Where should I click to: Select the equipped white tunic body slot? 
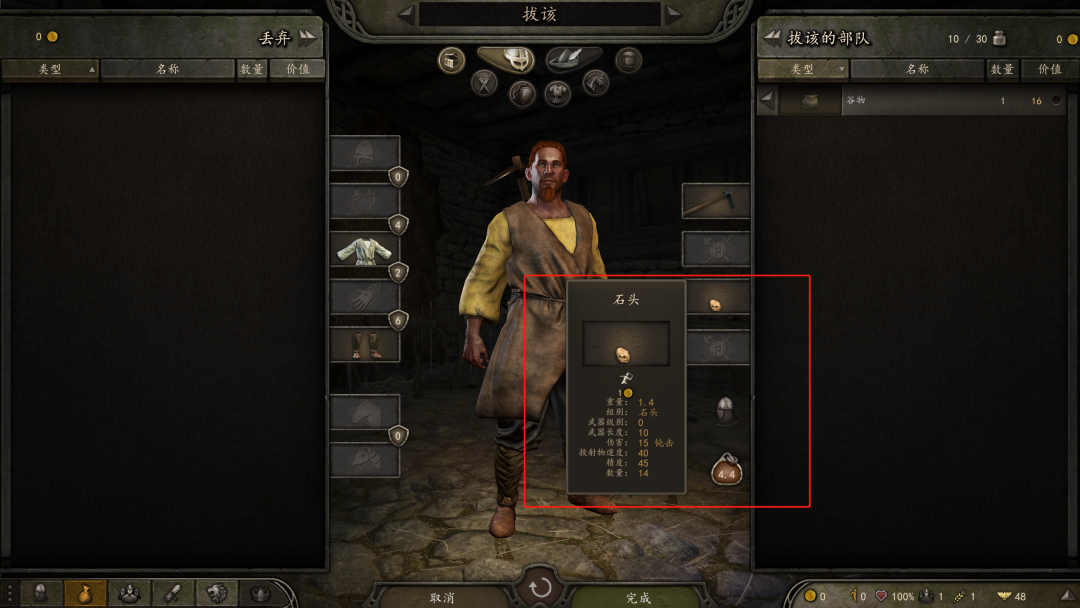click(364, 249)
